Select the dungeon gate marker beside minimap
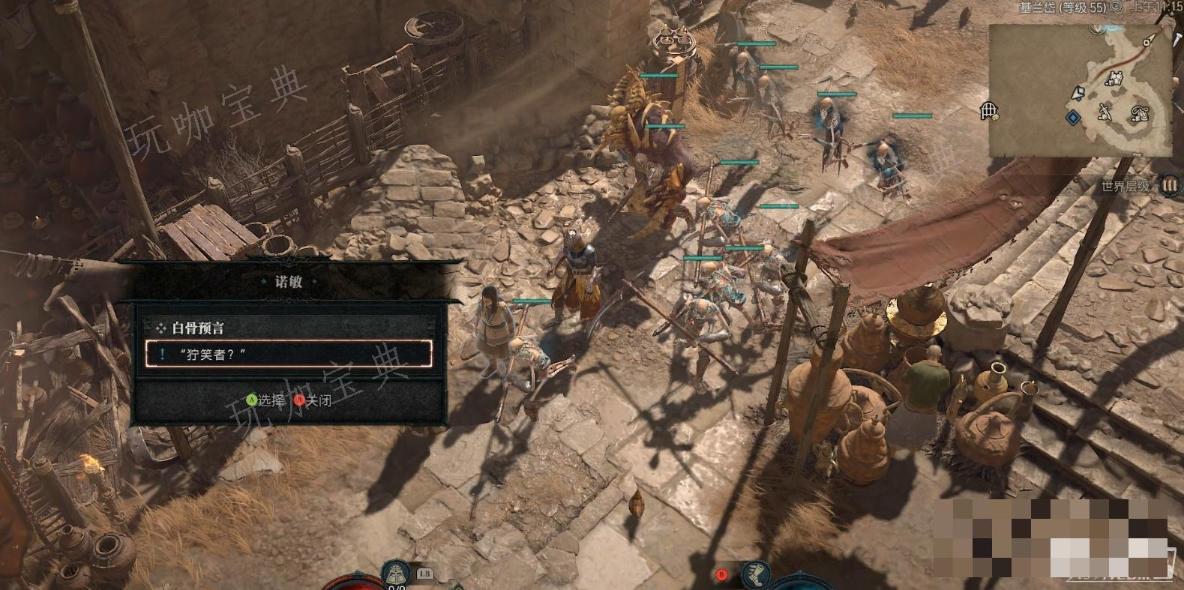Viewport: 1184px width, 590px height. tap(988, 110)
